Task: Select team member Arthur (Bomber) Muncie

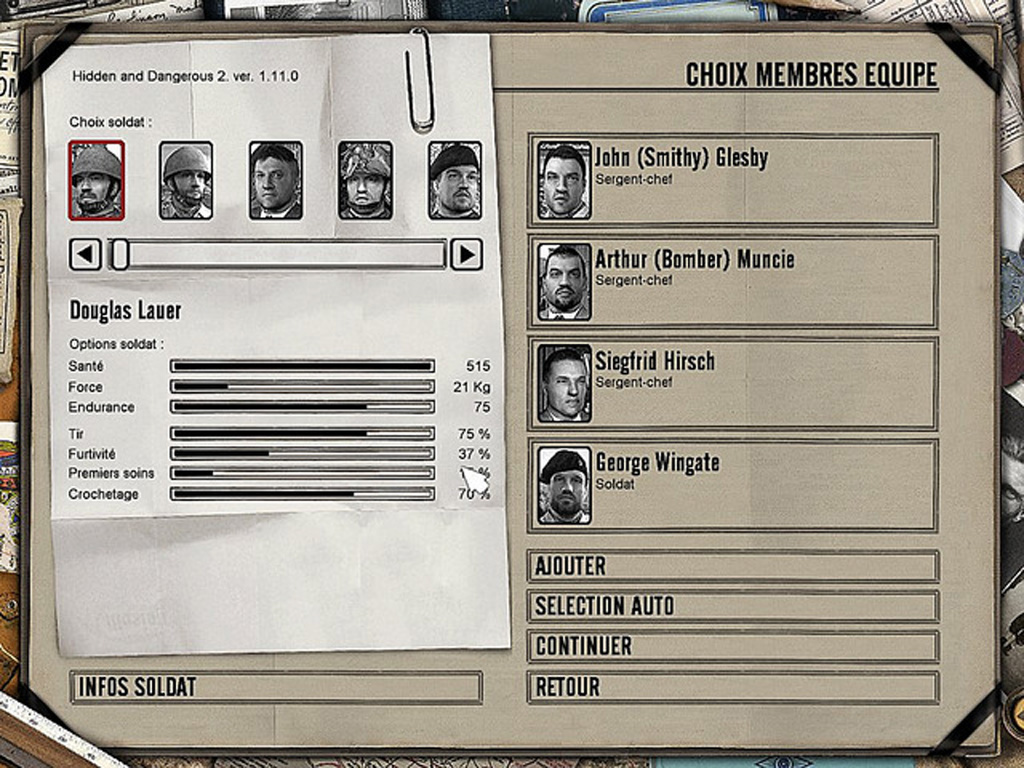Action: click(x=733, y=282)
